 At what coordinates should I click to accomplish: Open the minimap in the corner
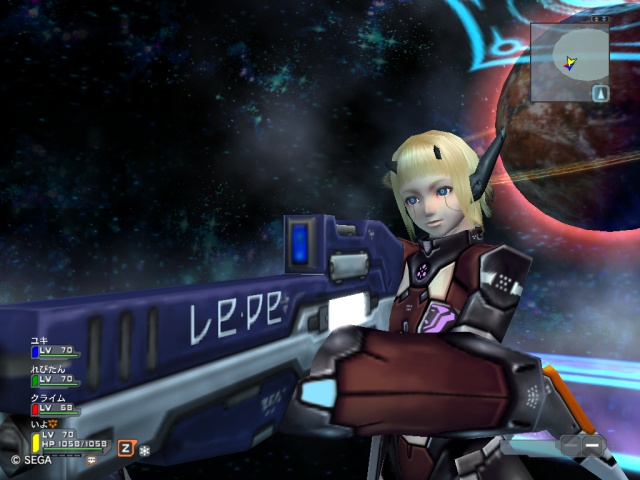coord(569,61)
